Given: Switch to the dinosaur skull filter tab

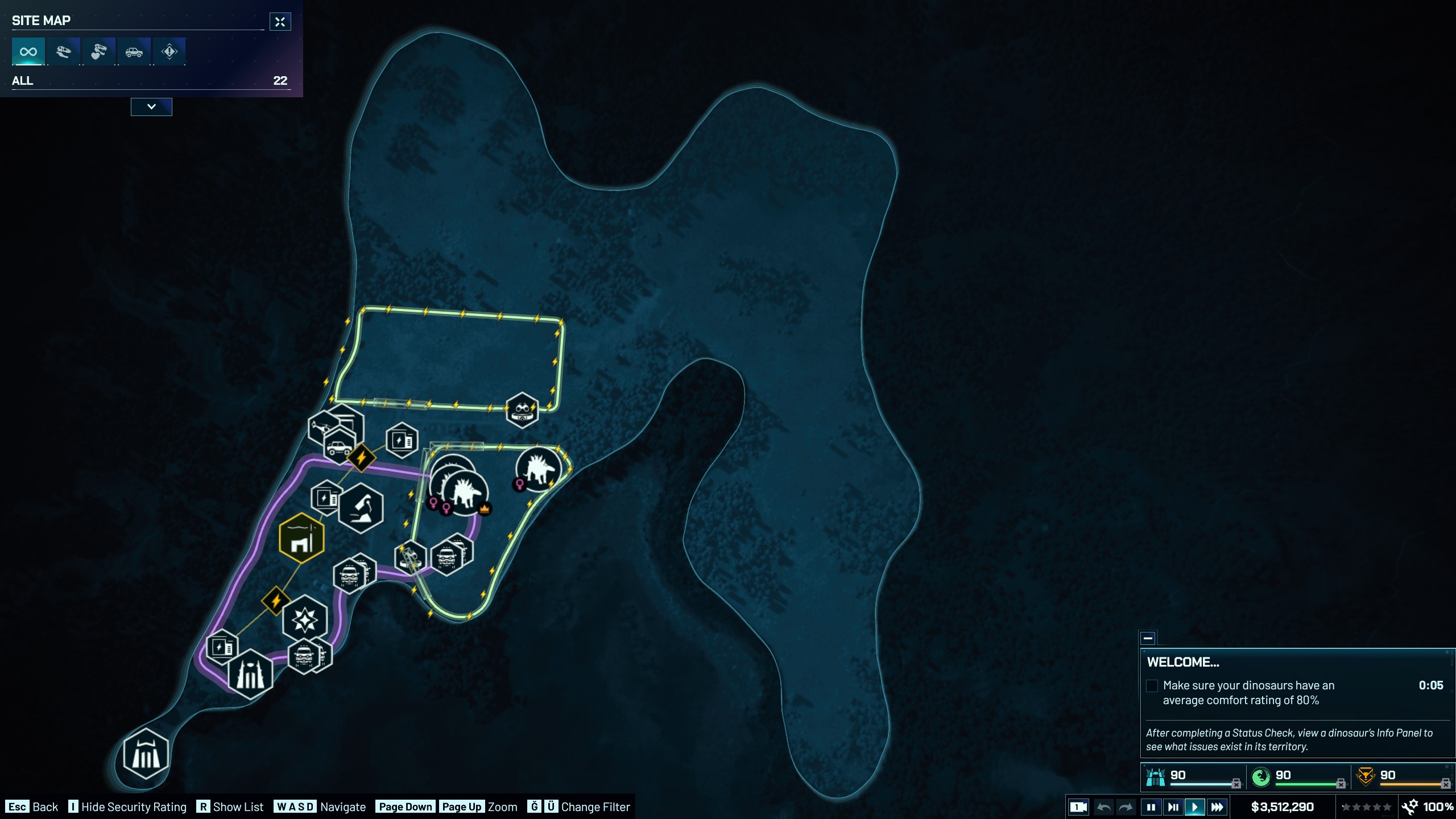Looking at the screenshot, I should pyautogui.click(x=63, y=52).
